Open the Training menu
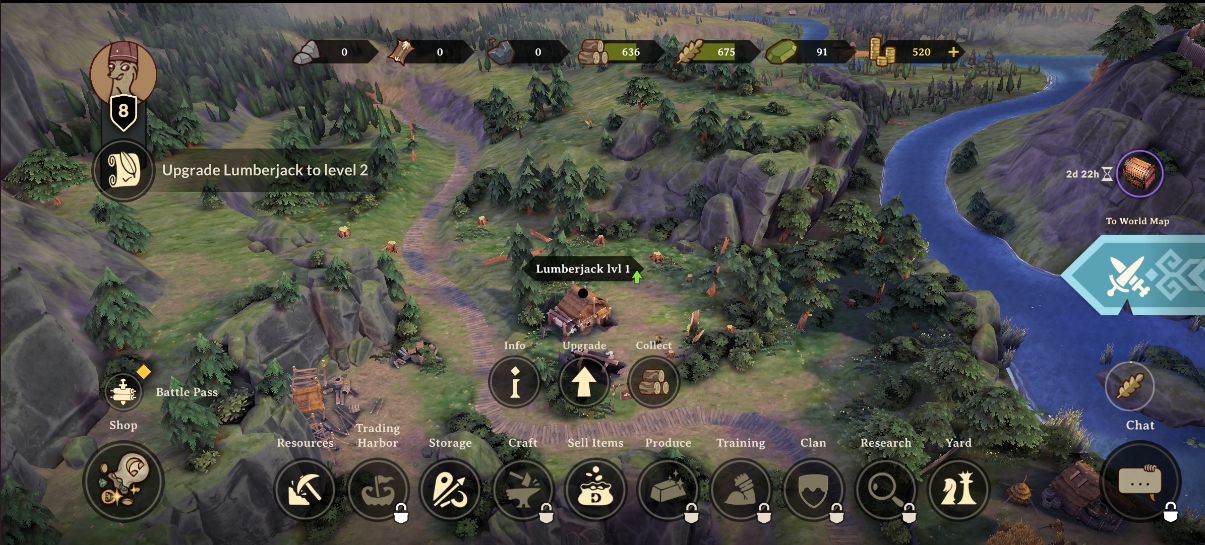 pyautogui.click(x=741, y=489)
